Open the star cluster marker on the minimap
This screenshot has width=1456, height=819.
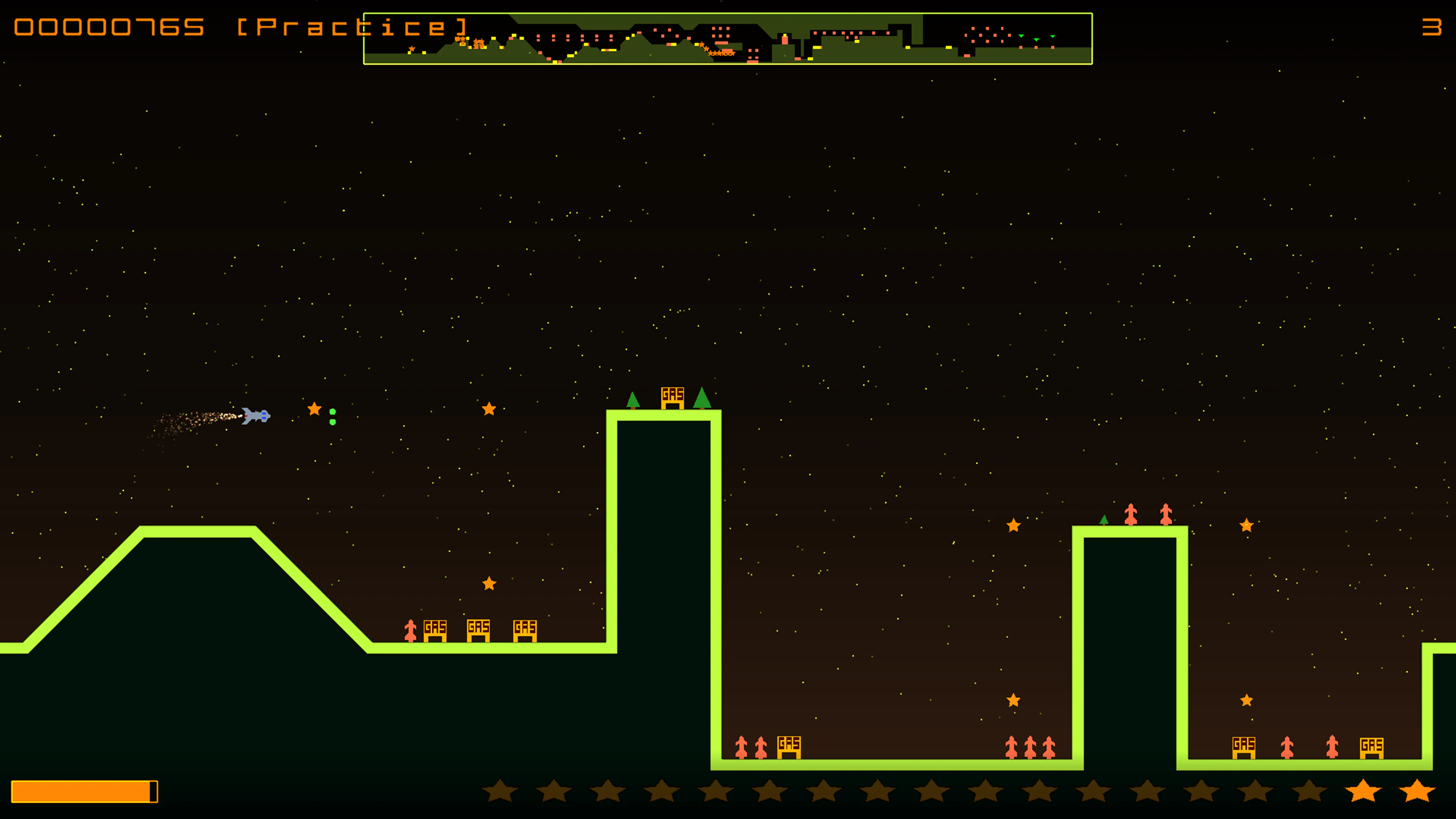pyautogui.click(x=718, y=53)
